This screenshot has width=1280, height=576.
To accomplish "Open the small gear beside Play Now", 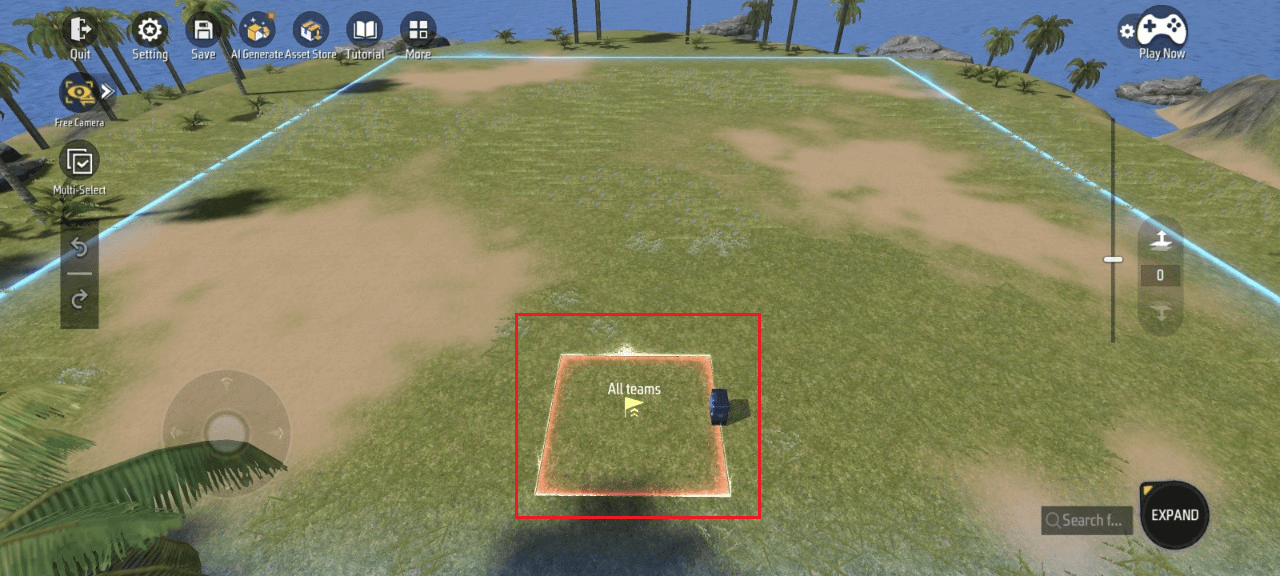I will (x=1127, y=31).
